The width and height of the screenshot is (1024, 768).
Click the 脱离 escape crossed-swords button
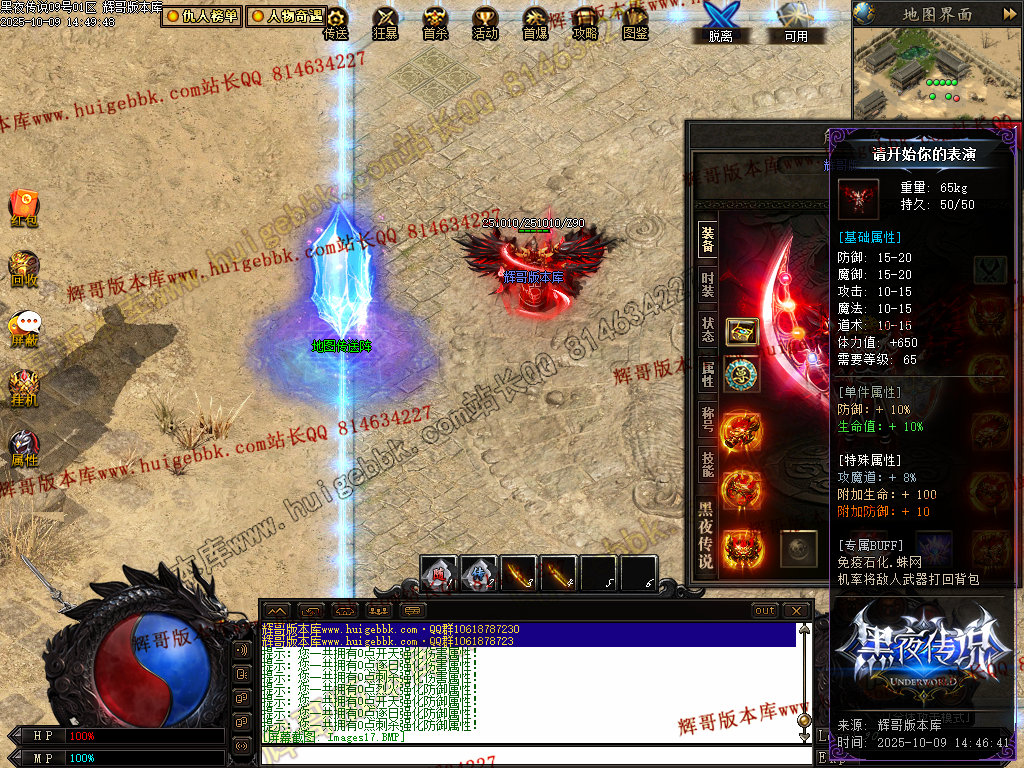720,22
